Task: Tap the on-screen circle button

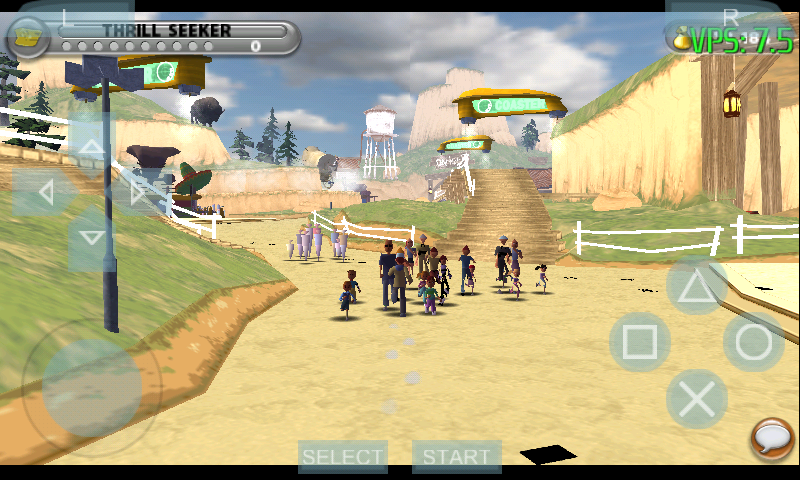Action: click(754, 342)
